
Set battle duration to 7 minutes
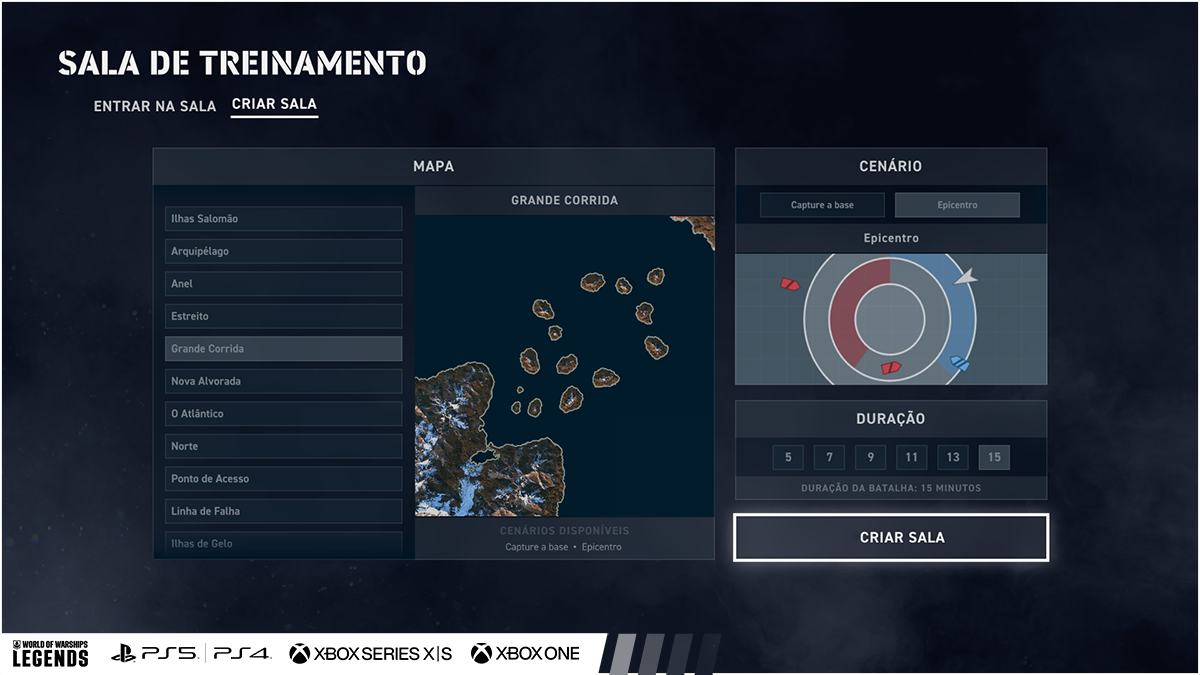(x=829, y=458)
